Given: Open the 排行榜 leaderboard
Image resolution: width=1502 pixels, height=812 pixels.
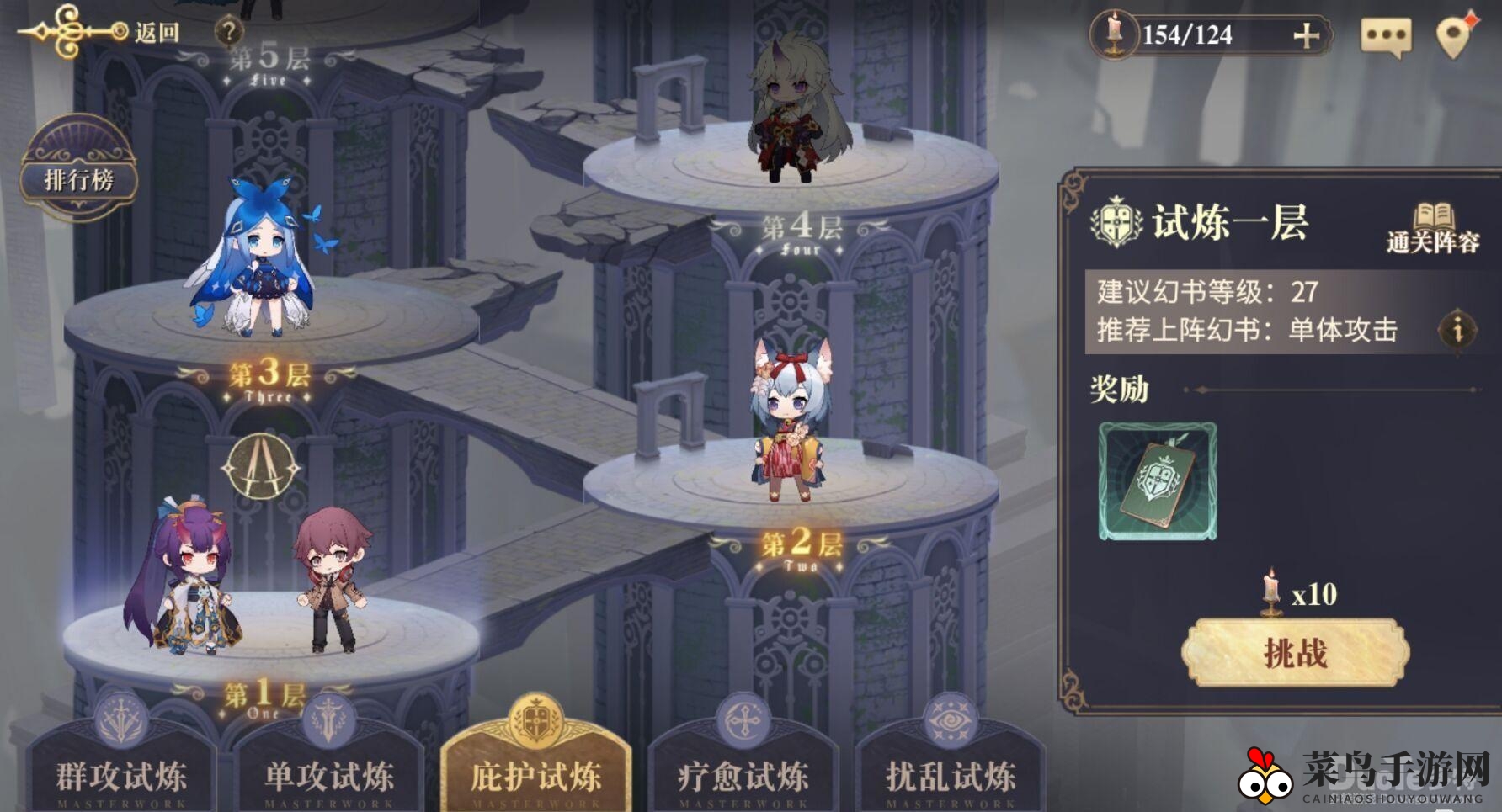Looking at the screenshot, I should click(78, 178).
